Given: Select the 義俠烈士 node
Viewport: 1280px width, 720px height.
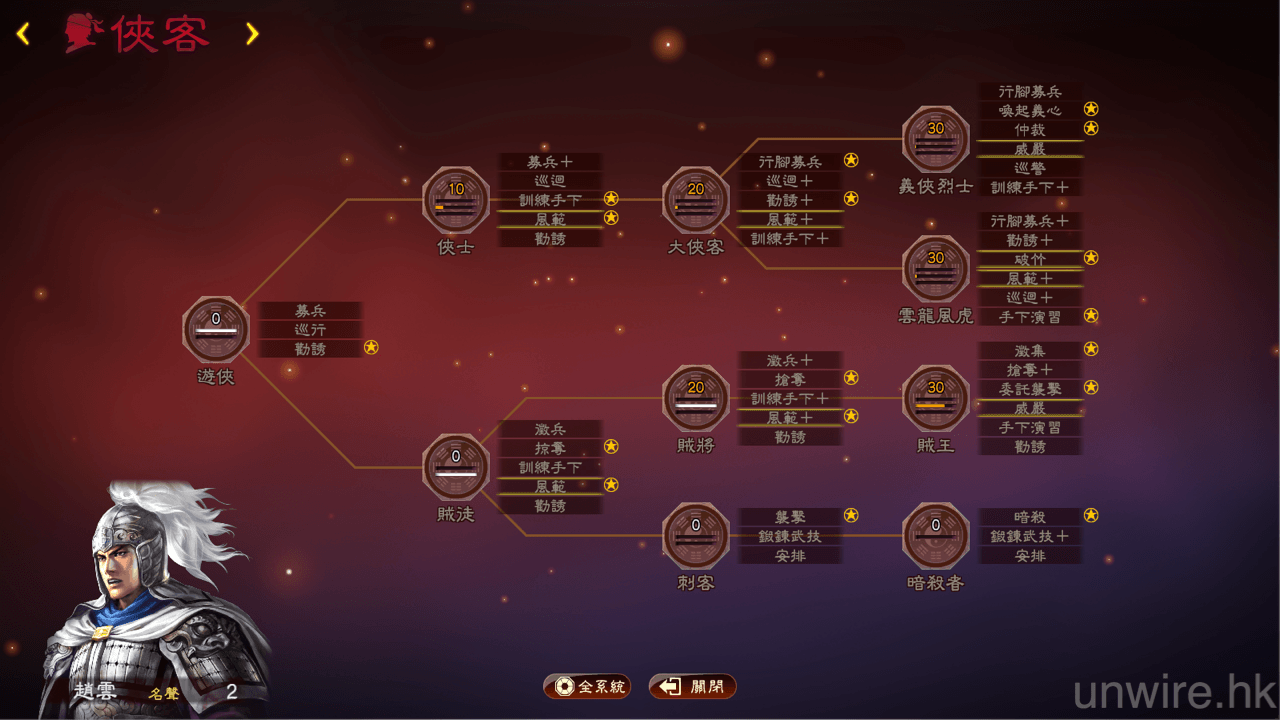Looking at the screenshot, I should click(x=936, y=139).
